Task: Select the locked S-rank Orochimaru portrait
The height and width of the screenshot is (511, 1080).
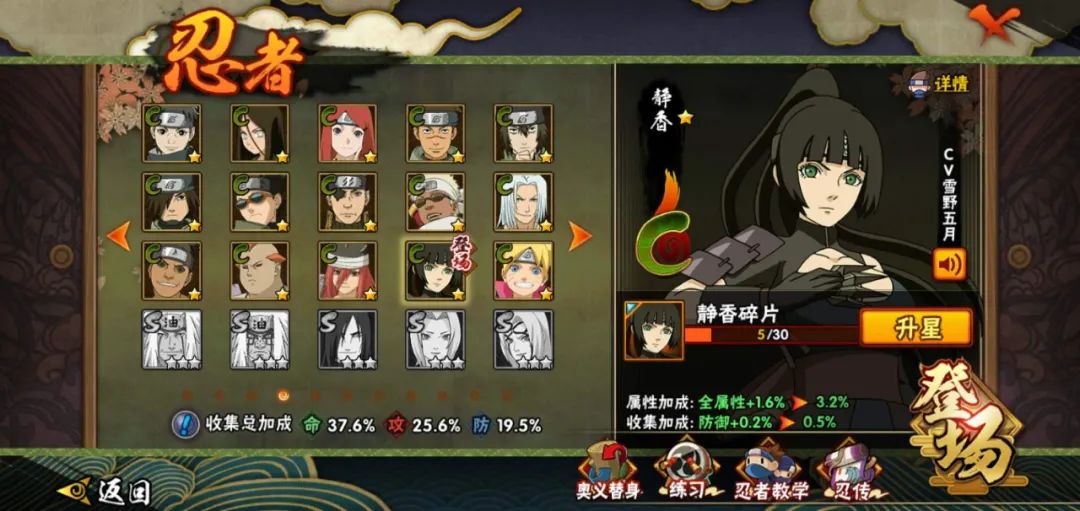Action: [347, 339]
